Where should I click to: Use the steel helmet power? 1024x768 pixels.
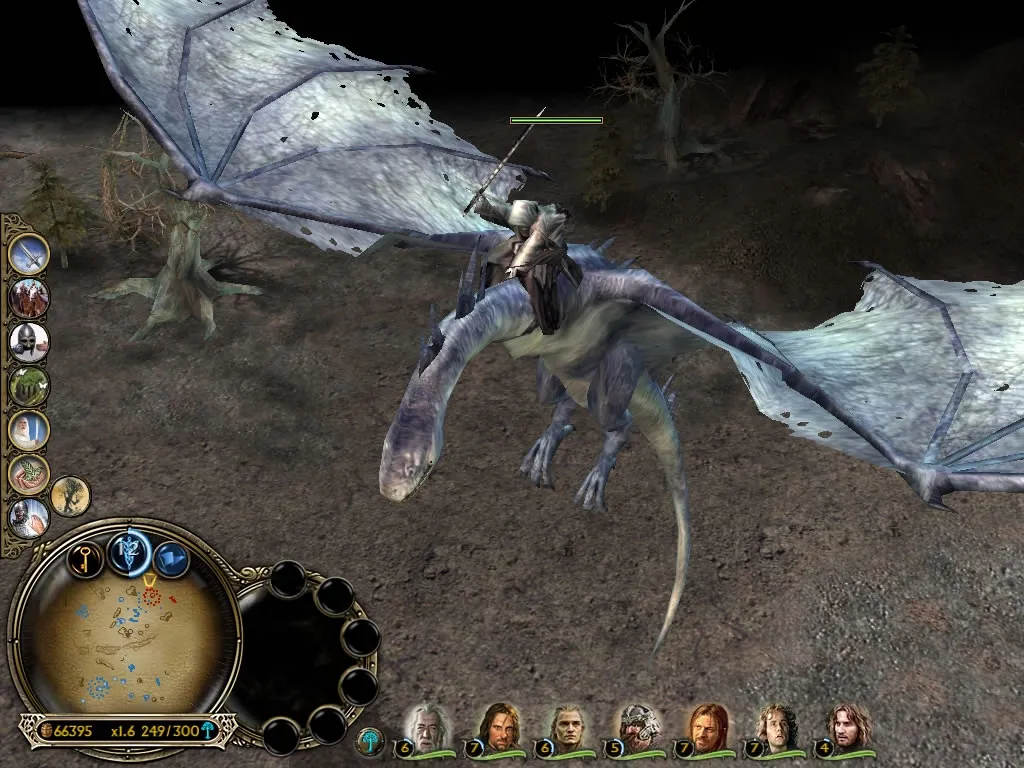[x=29, y=342]
